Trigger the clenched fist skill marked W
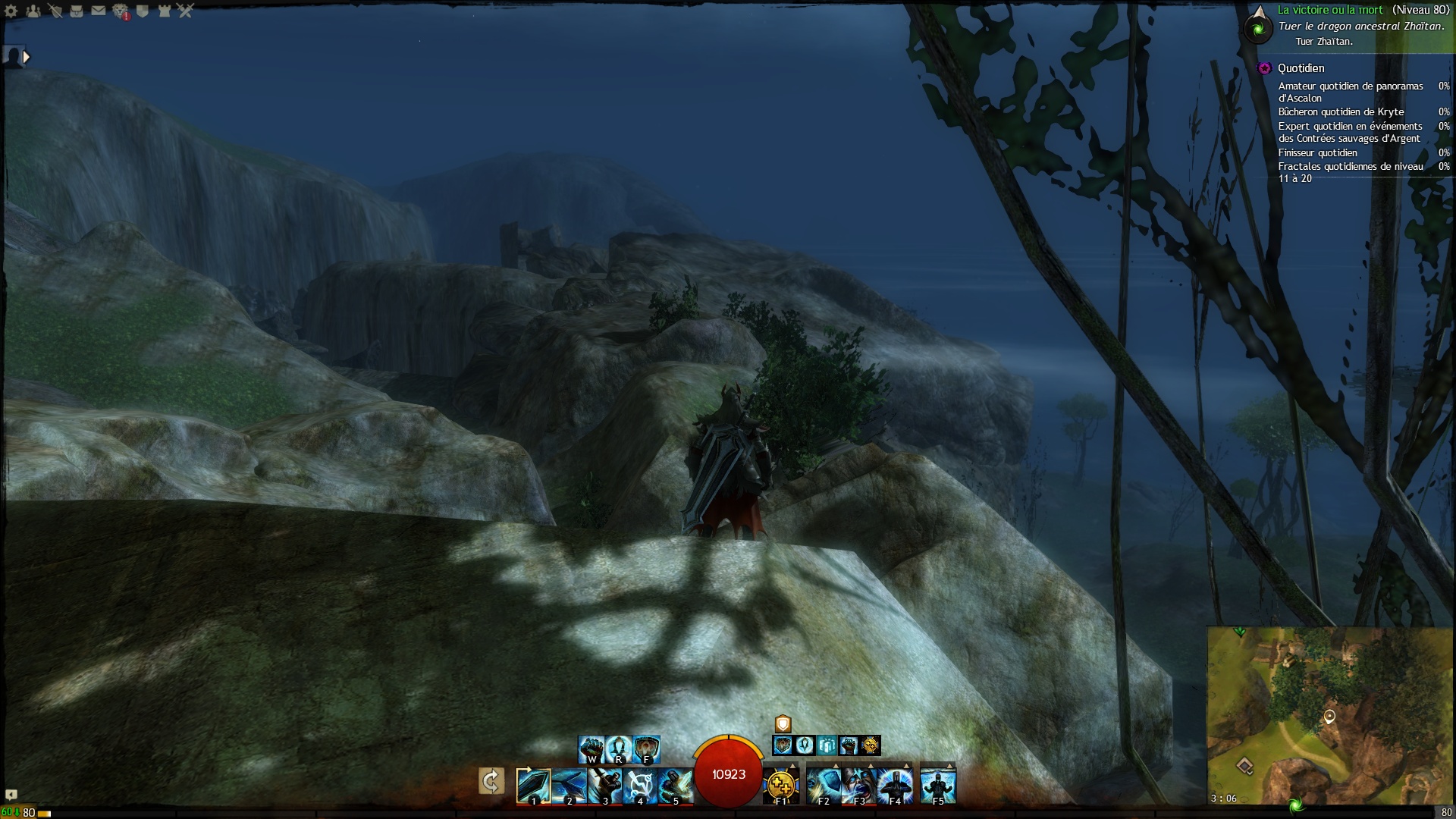 click(x=591, y=749)
